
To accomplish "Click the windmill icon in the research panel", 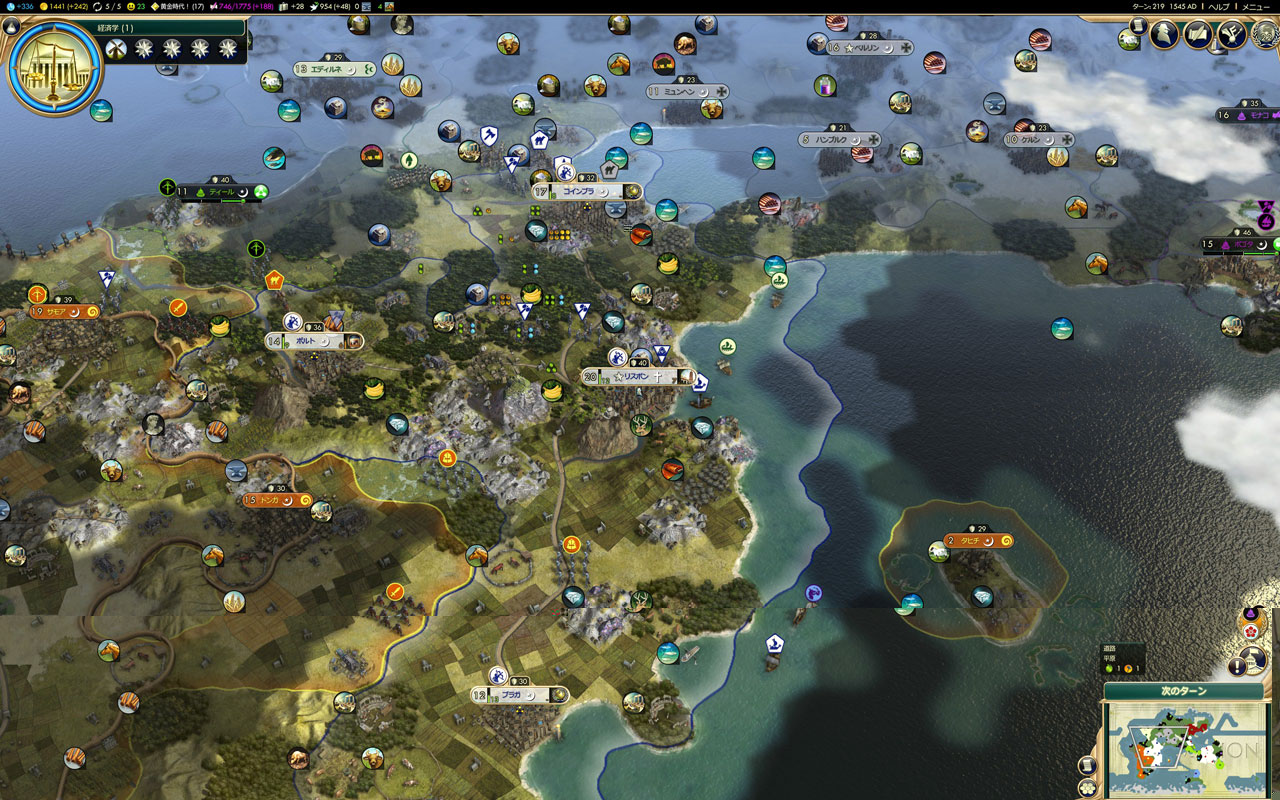I will [x=115, y=48].
